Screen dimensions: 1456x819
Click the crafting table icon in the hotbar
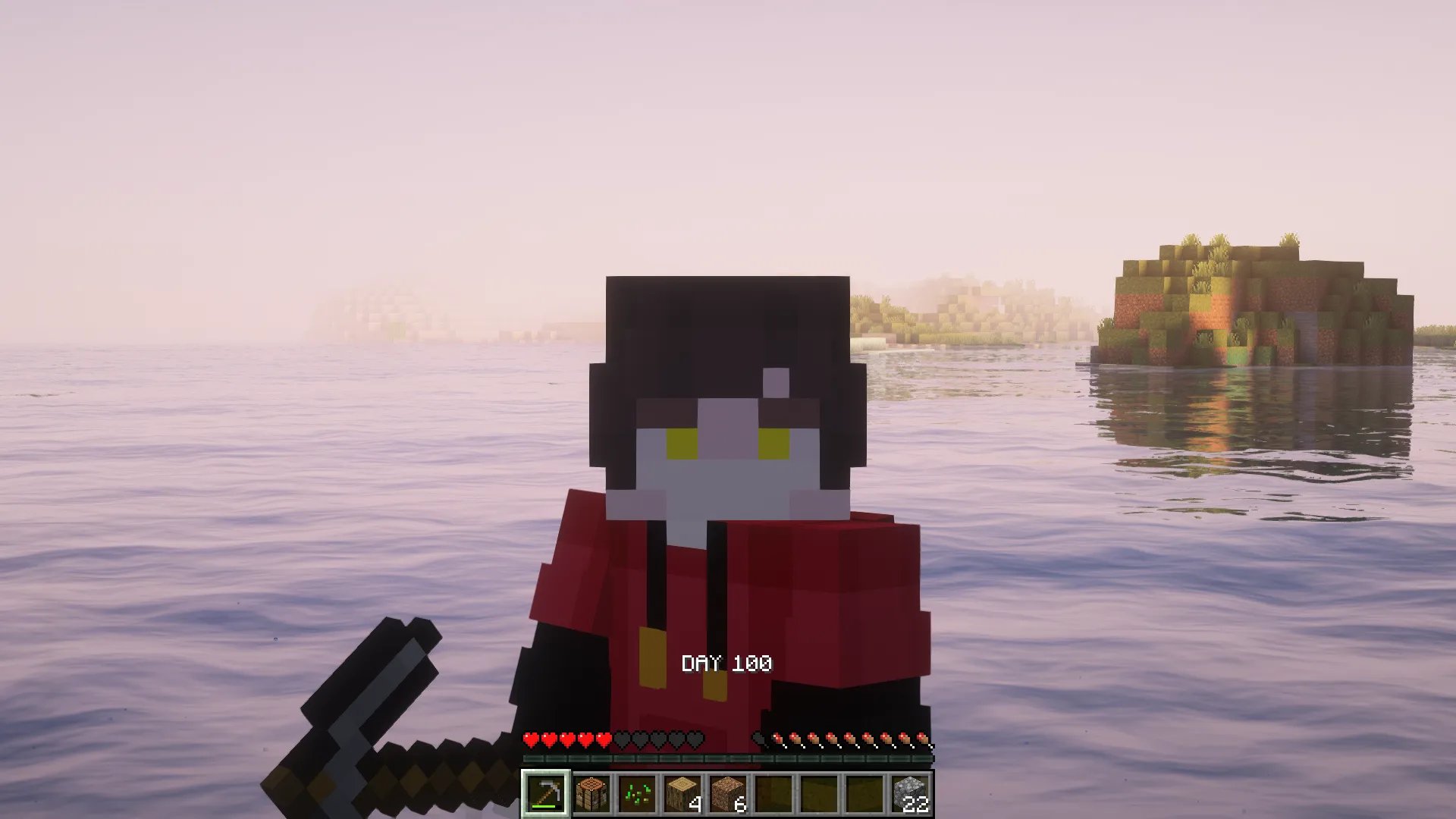coord(591,794)
